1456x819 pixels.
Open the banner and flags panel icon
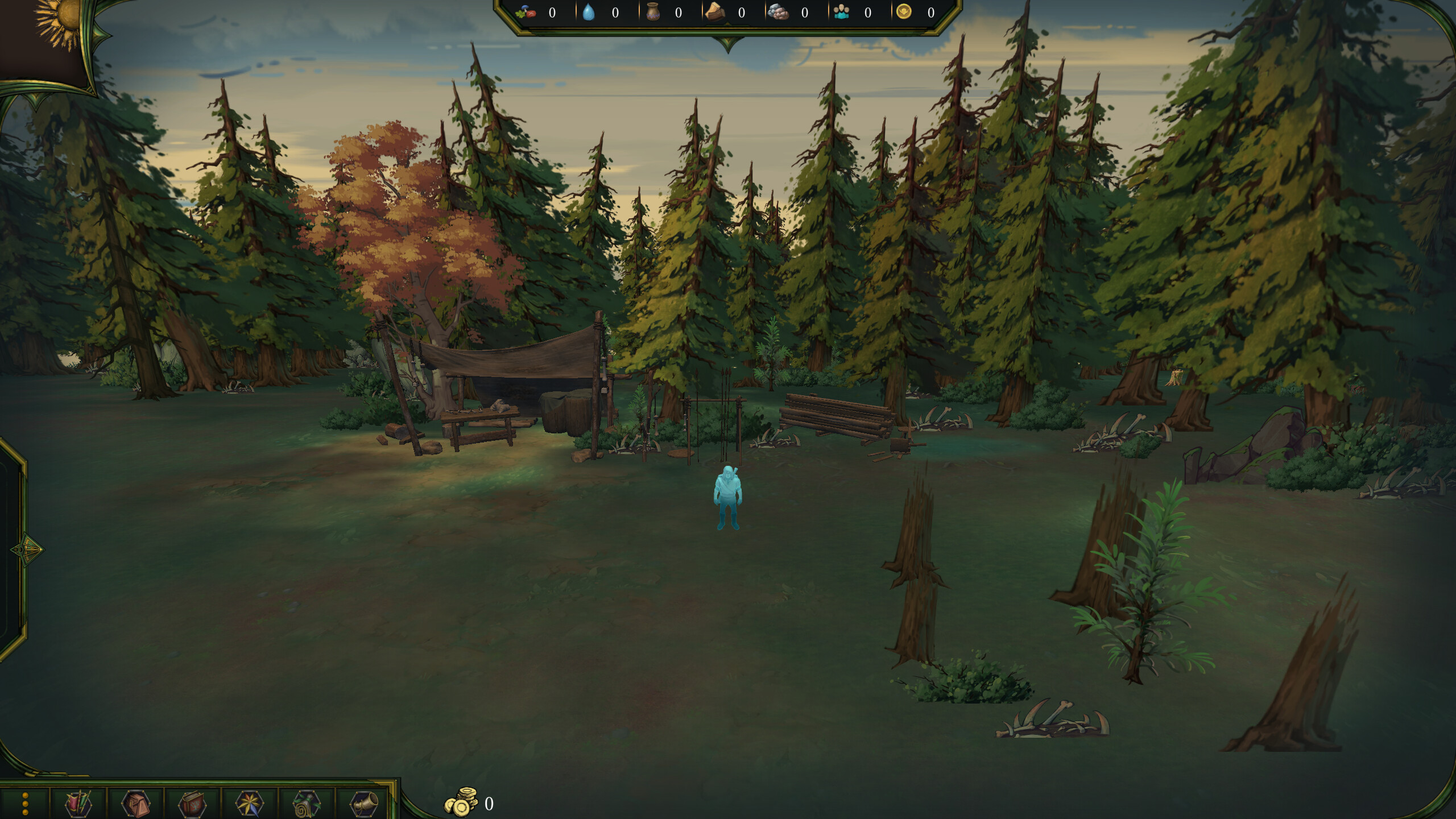point(77,805)
